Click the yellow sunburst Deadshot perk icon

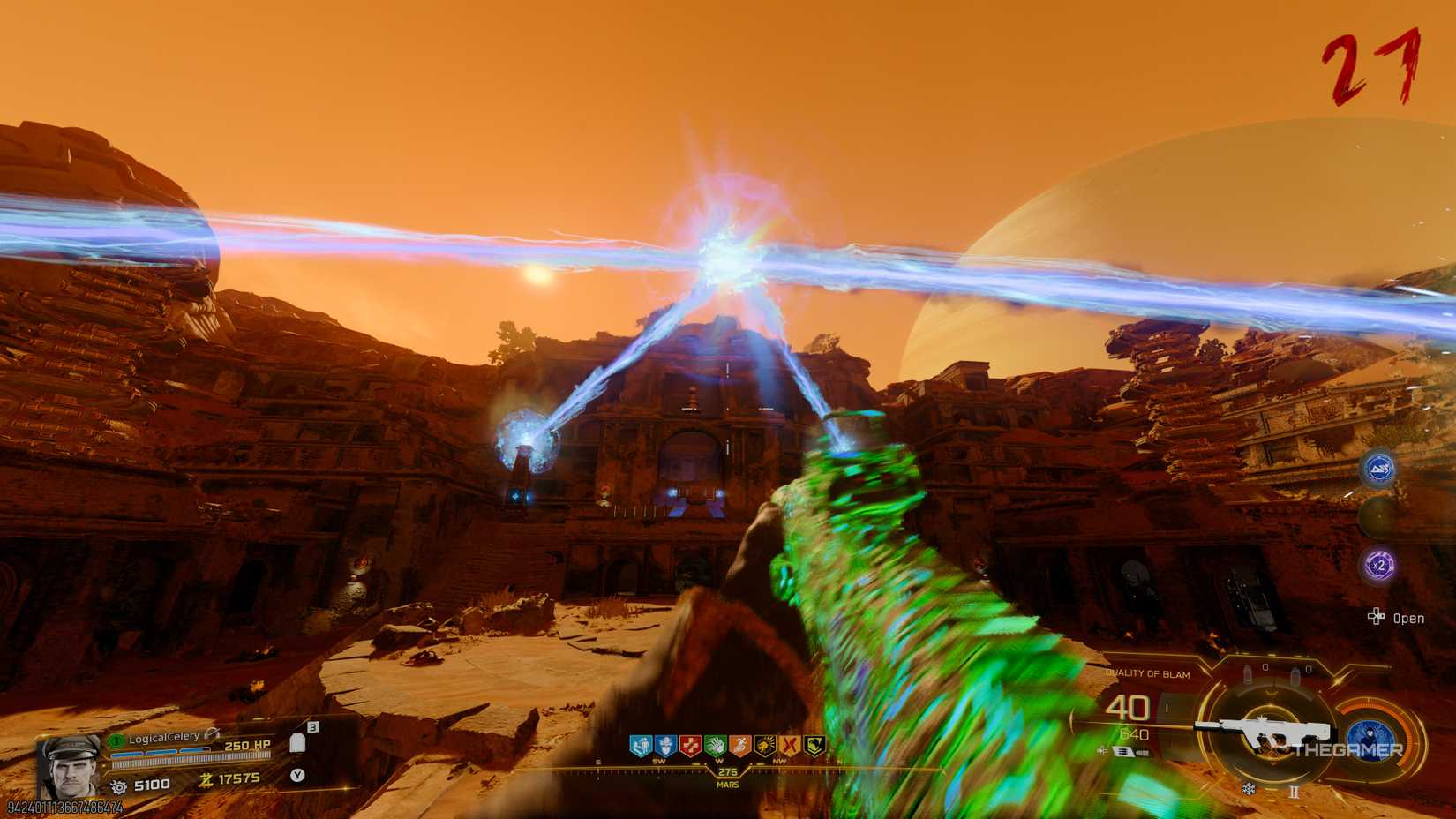764,744
